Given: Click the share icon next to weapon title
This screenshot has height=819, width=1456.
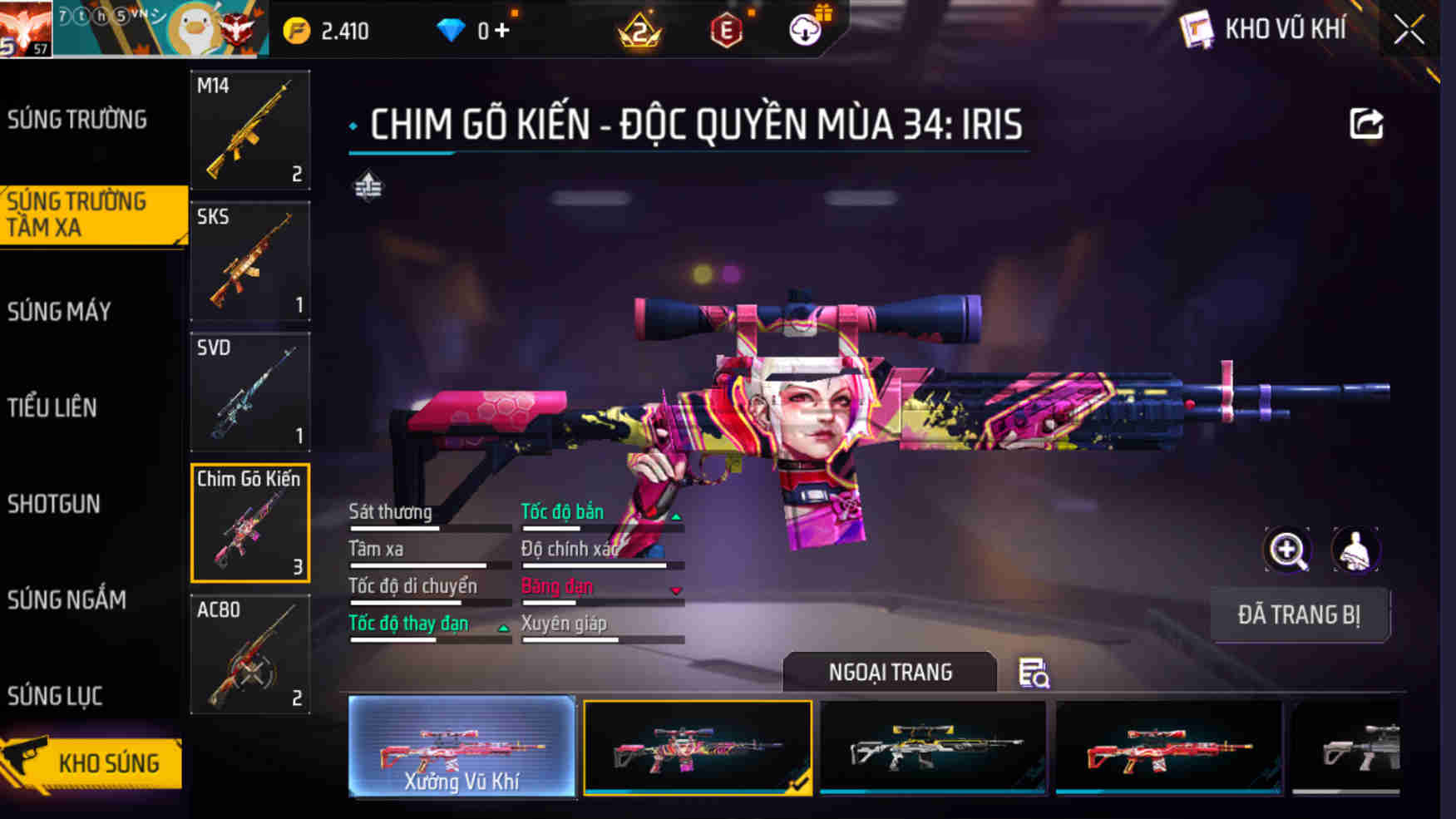Looking at the screenshot, I should (x=1366, y=123).
